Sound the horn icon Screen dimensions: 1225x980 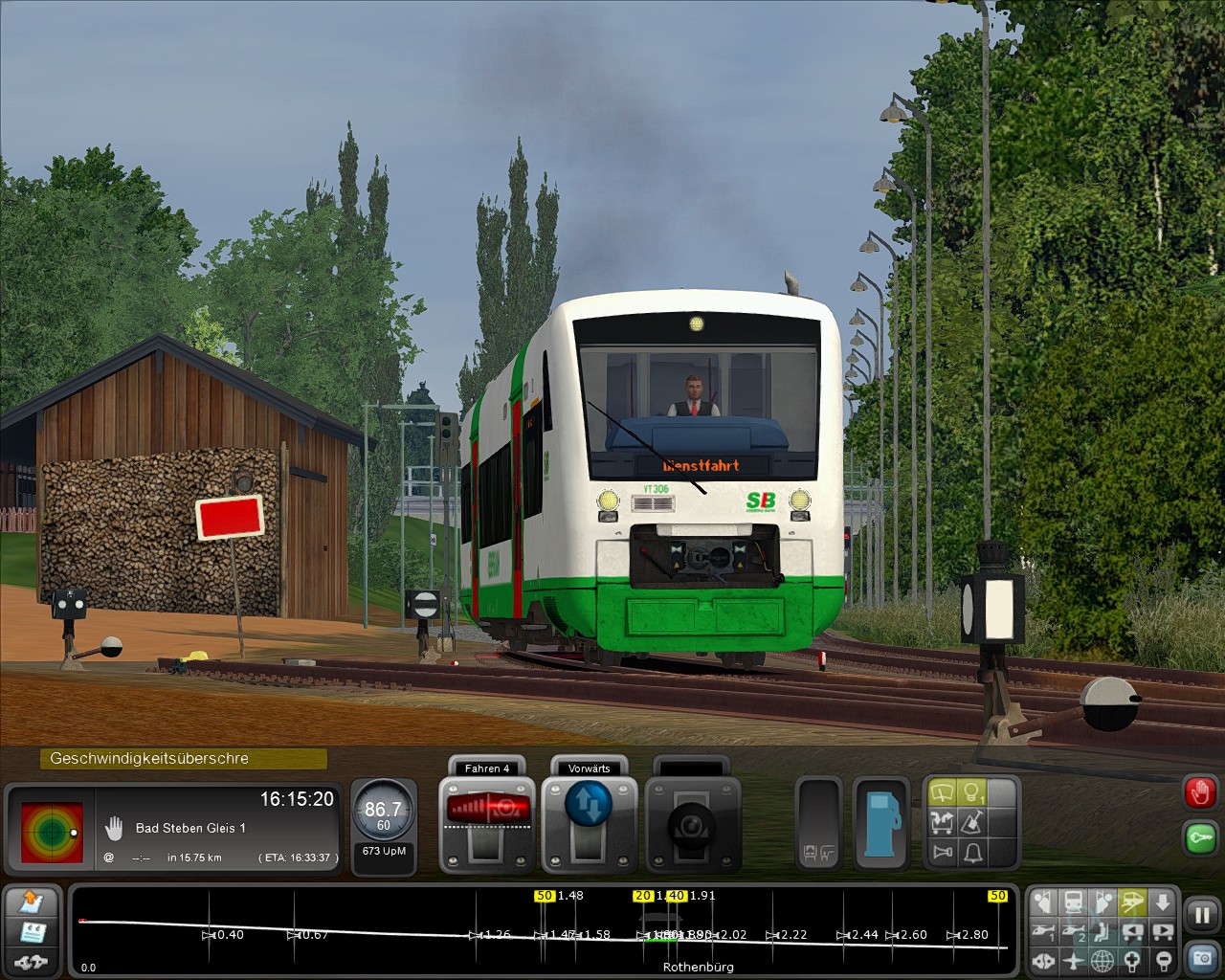click(x=943, y=852)
